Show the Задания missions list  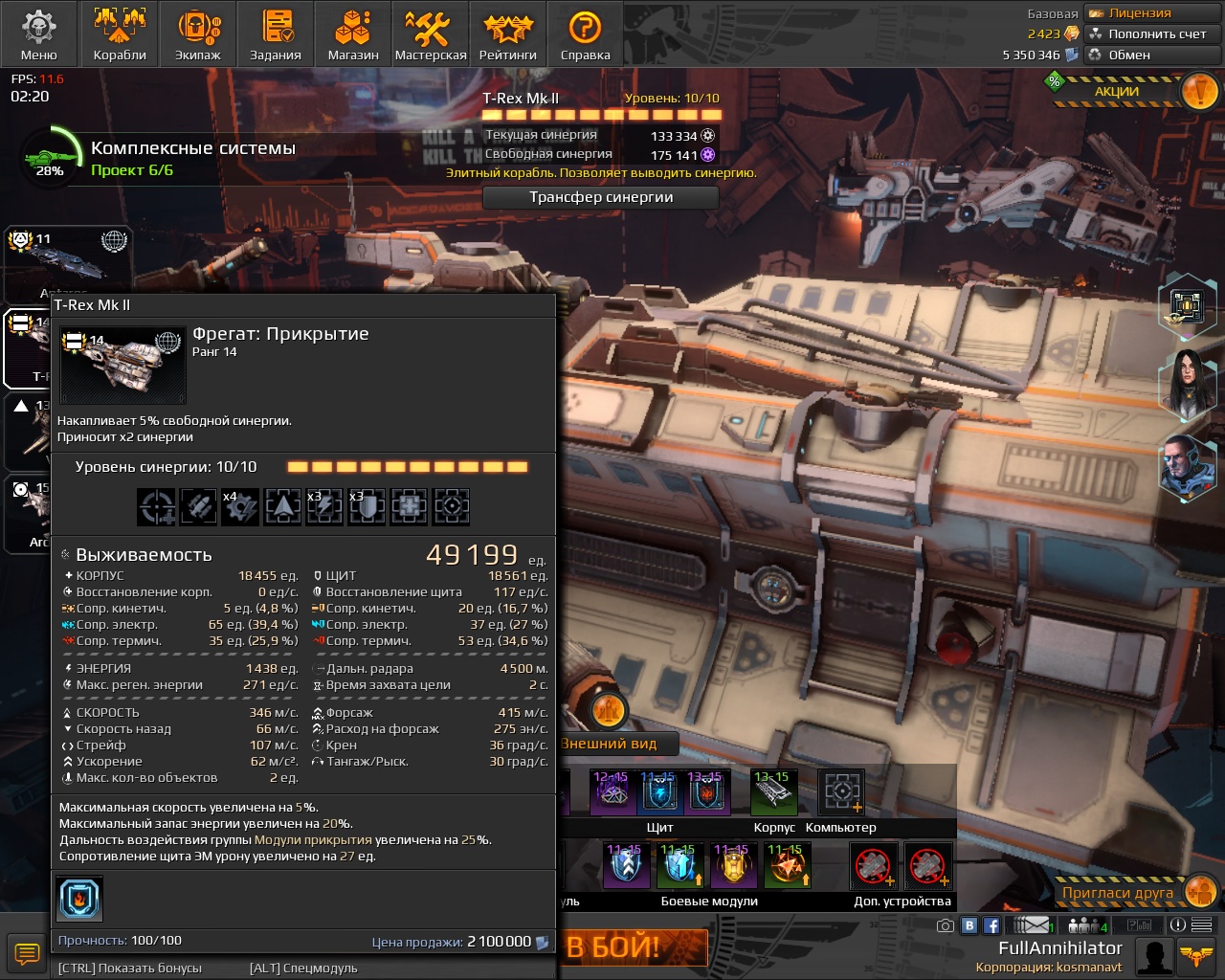tap(276, 34)
